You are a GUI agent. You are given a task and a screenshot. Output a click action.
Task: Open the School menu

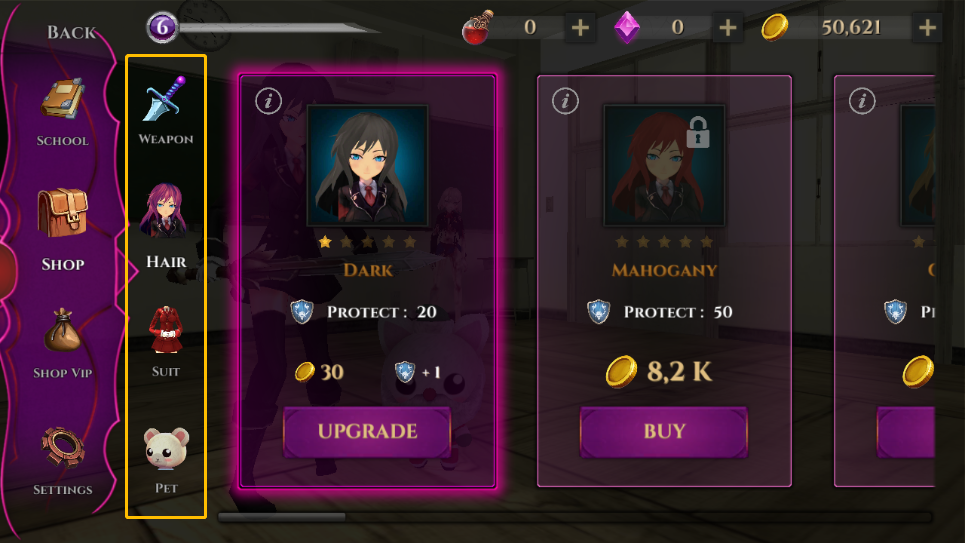click(62, 112)
